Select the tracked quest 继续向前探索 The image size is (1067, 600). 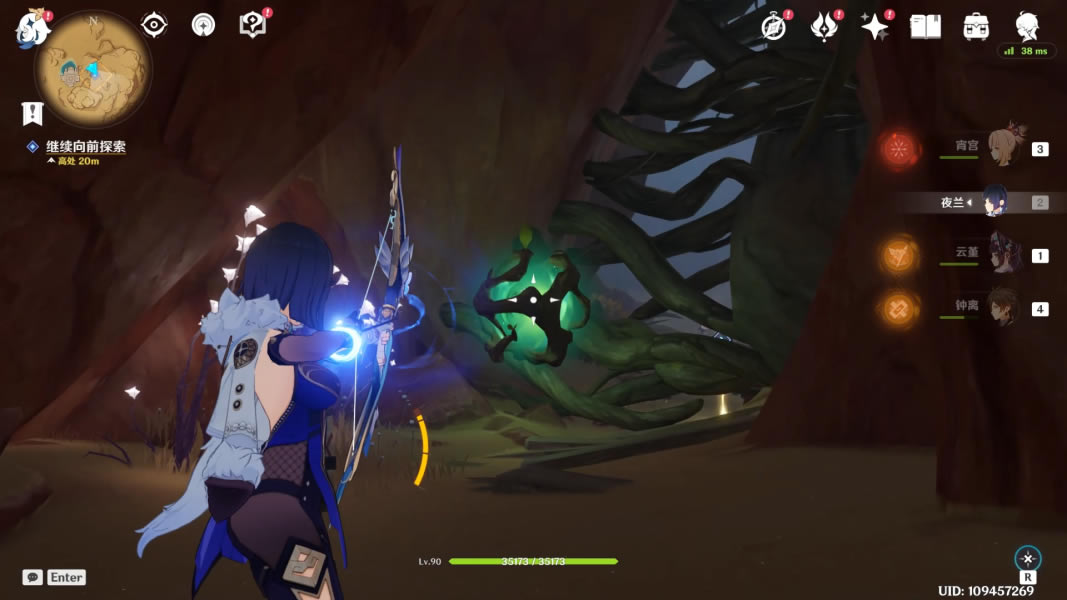click(85, 147)
